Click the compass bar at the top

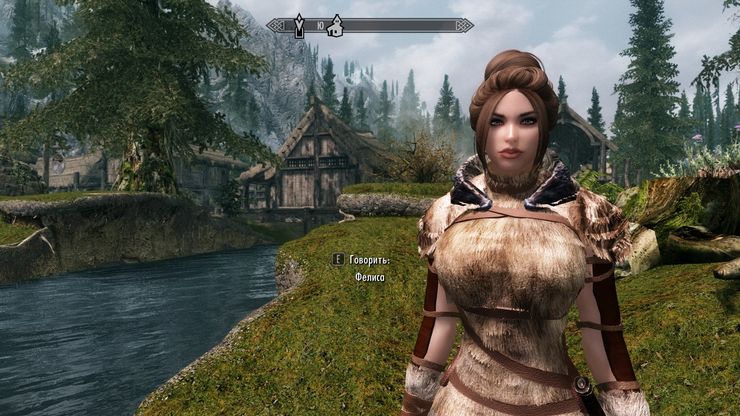point(400,25)
